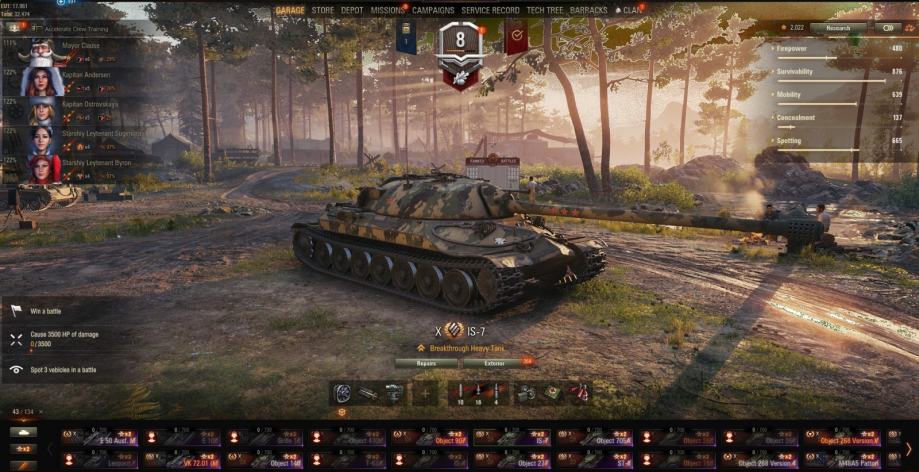
Task: Show the Tech Tree
Action: click(x=547, y=10)
